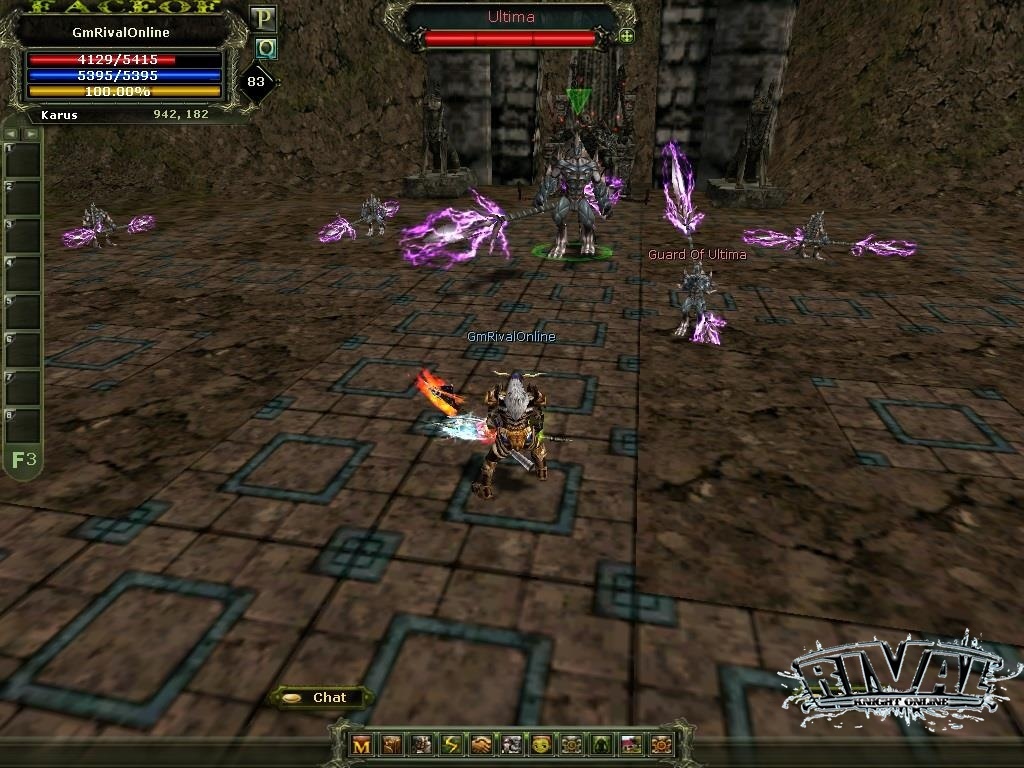Select the yellow lightning bolt icon
The width and height of the screenshot is (1024, 768).
(452, 744)
